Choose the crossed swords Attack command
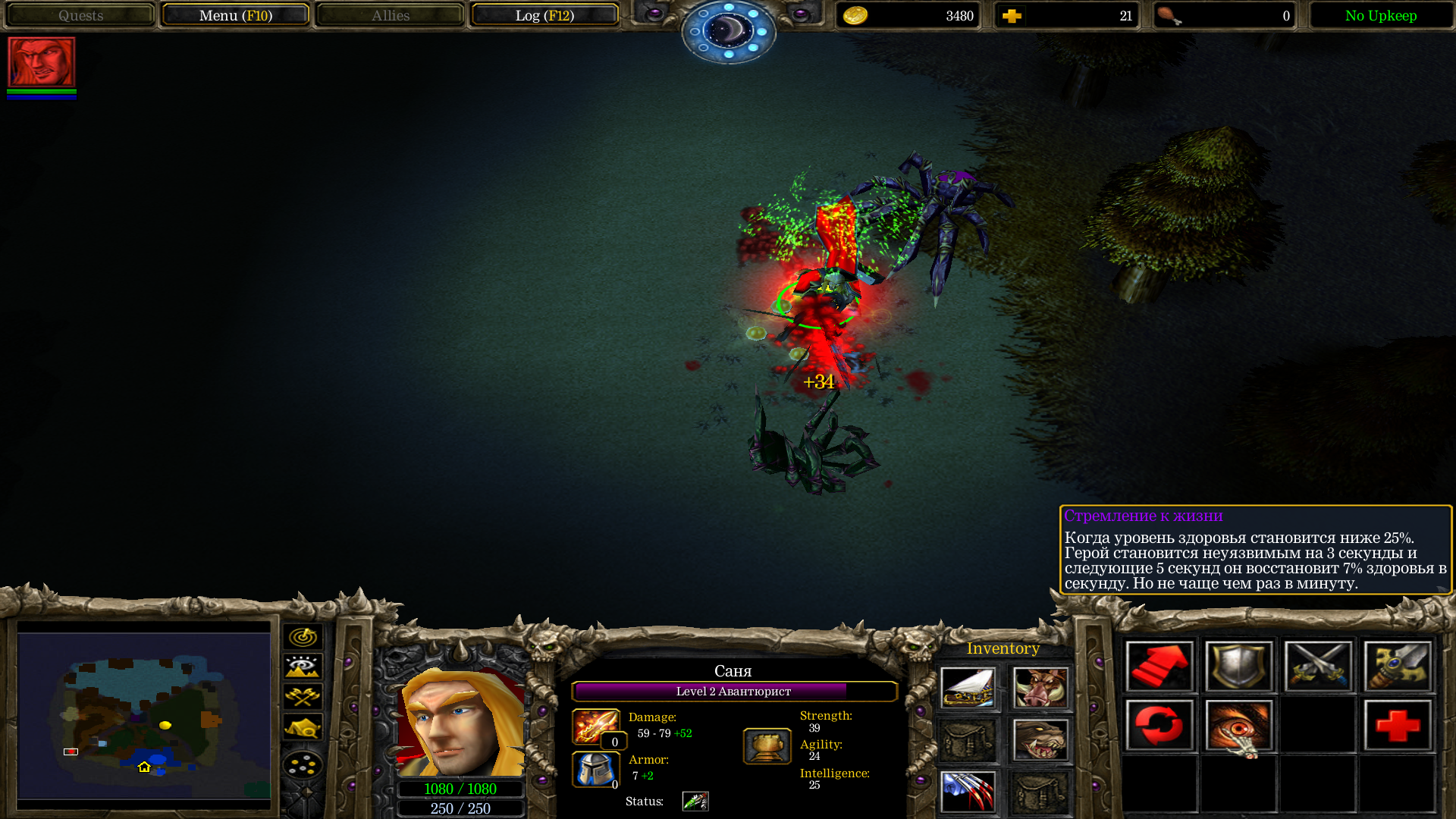This screenshot has height=819, width=1456. point(1319,667)
